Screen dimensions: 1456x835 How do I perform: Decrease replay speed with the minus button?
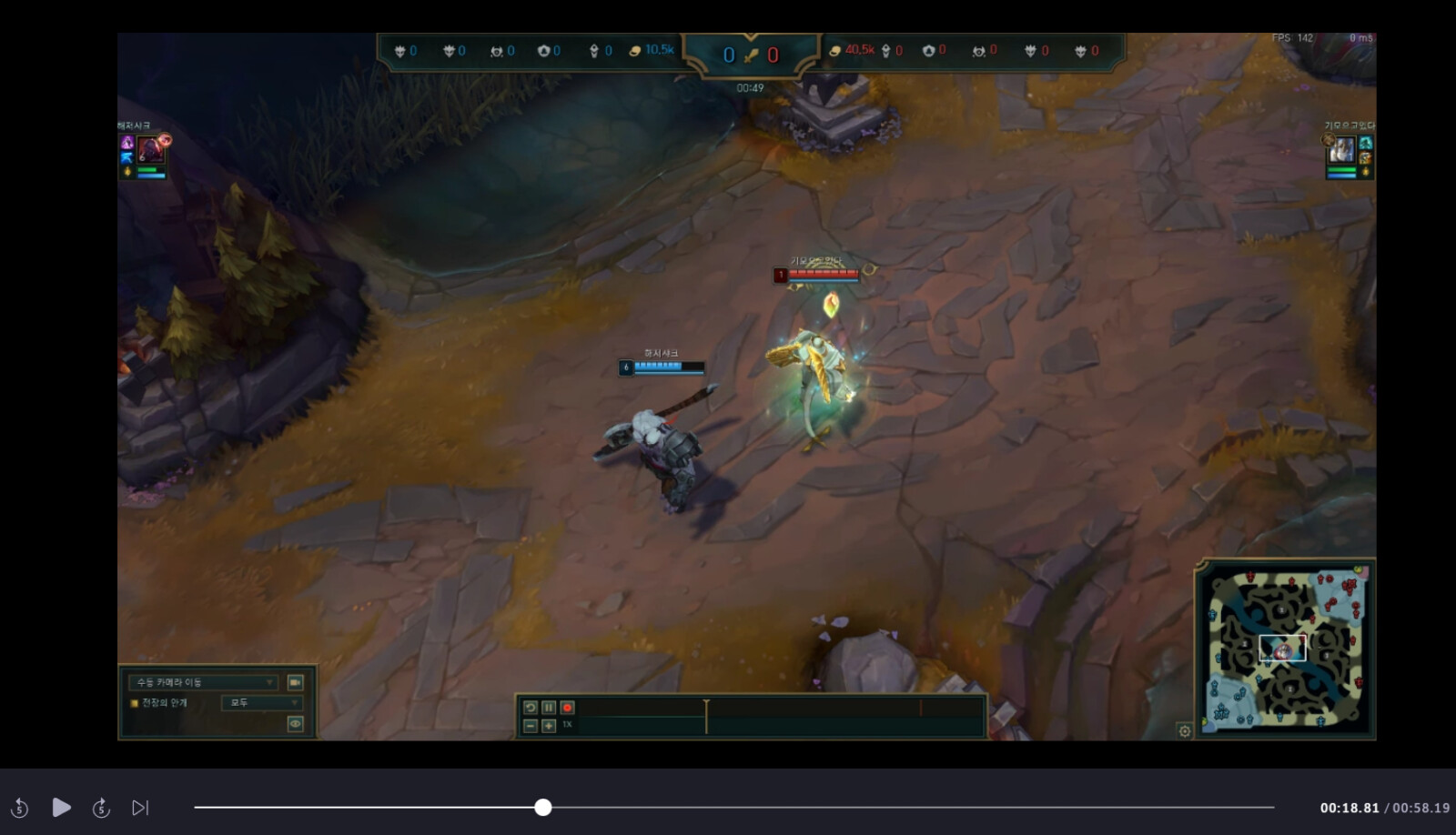[531, 726]
